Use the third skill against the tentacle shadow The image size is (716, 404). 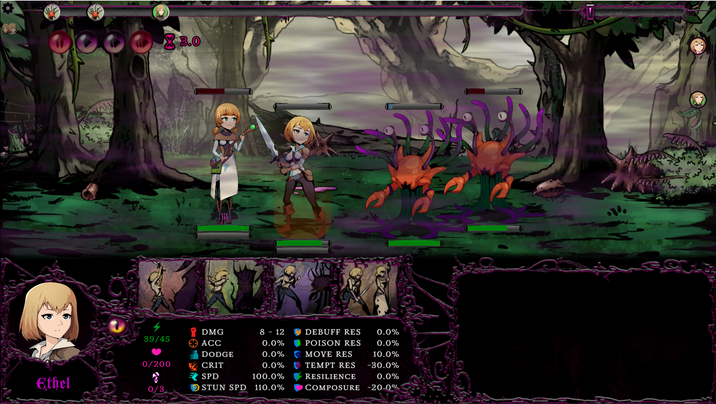[x=304, y=288]
